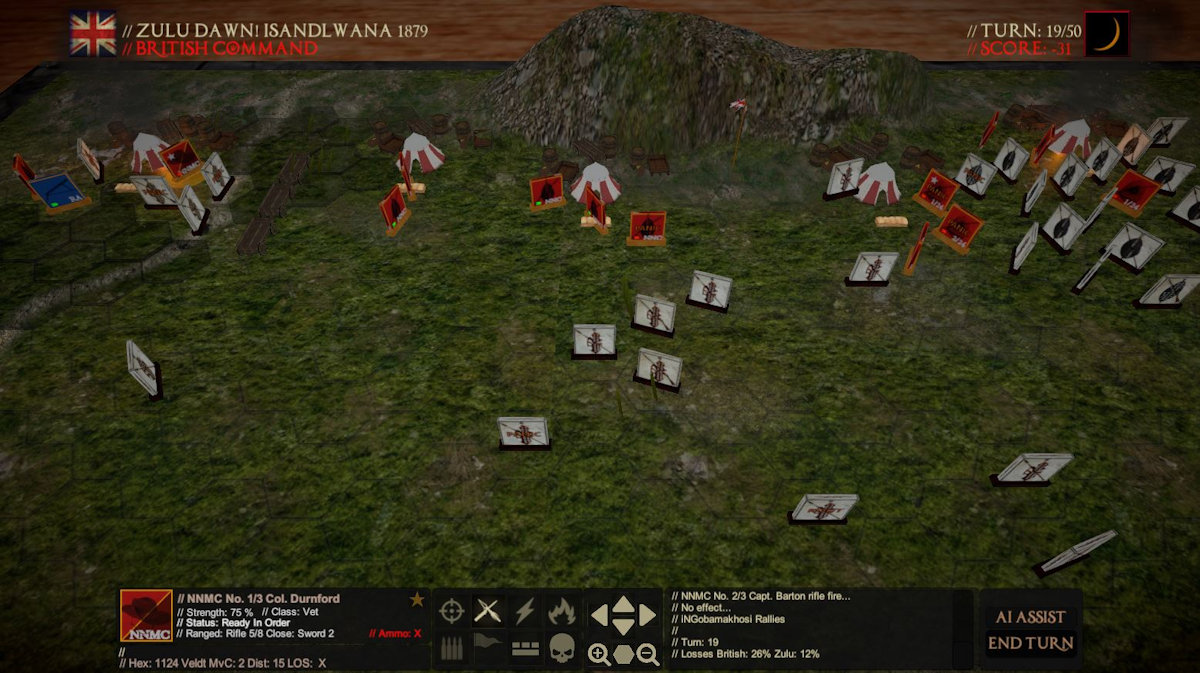Select the British Union Jack flag icon
Screen dimensions: 1200x673
(x=93, y=34)
